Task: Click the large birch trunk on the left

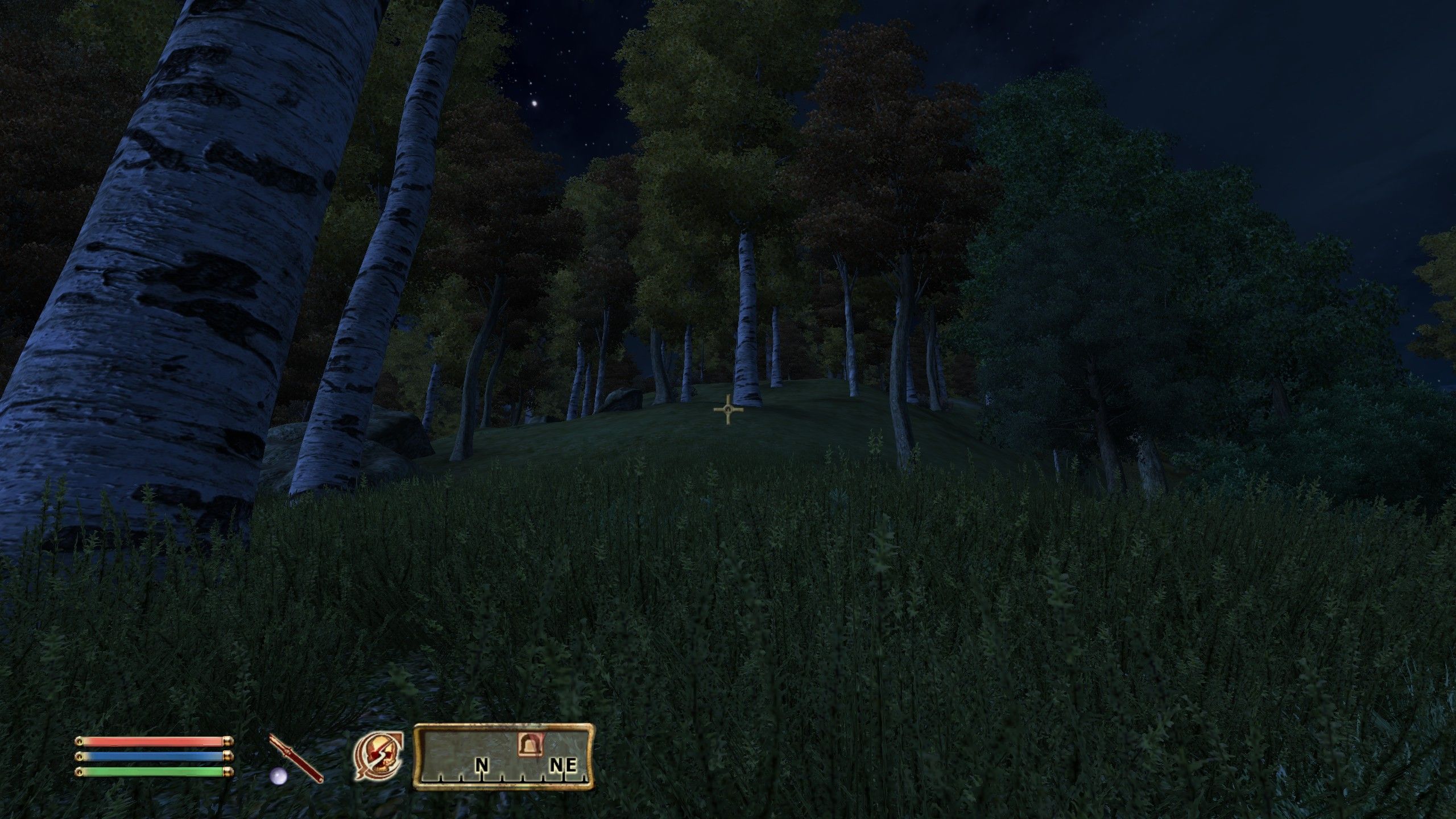Action: (171, 284)
